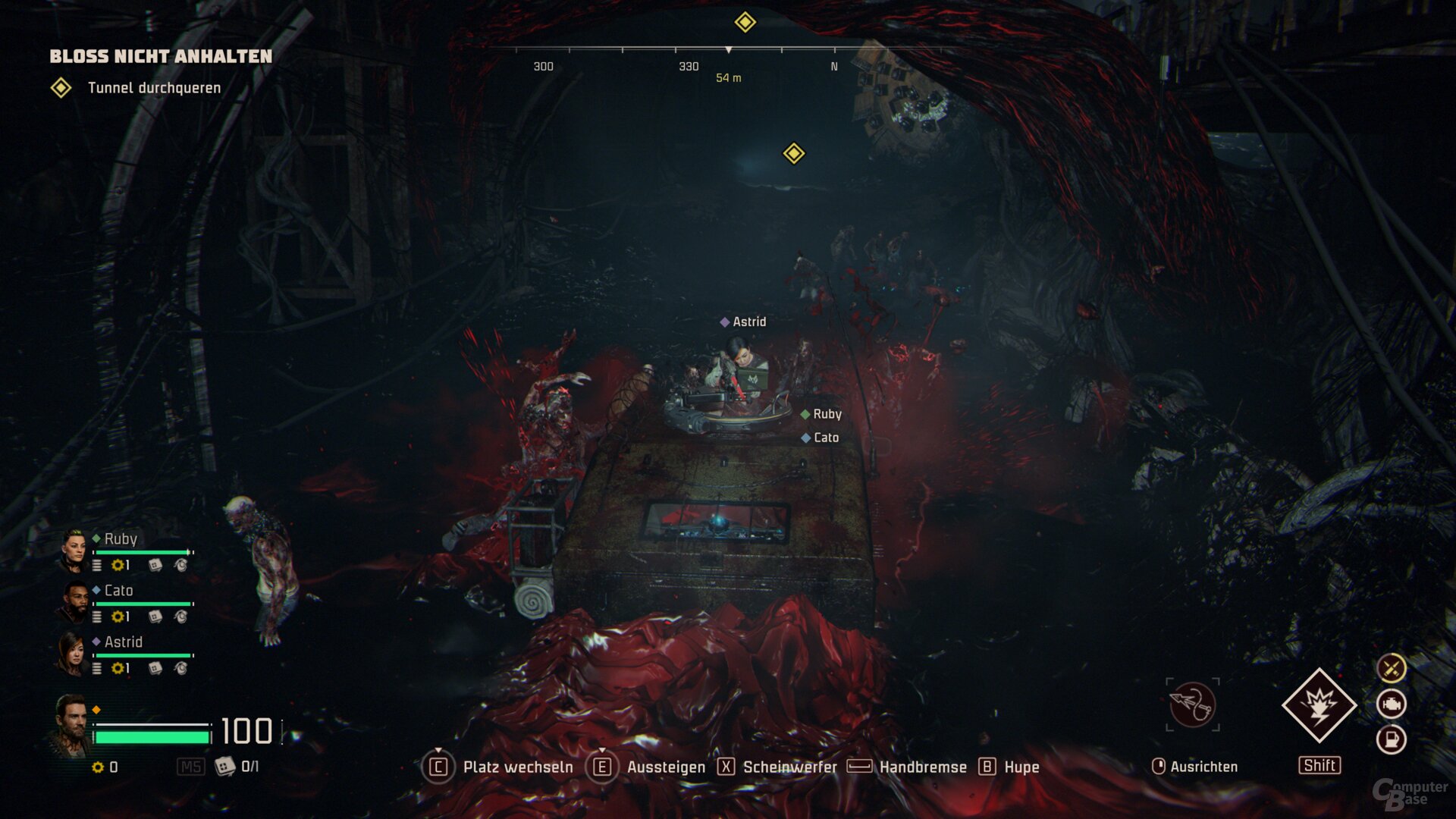Click the objective marker on the compass

point(745,22)
